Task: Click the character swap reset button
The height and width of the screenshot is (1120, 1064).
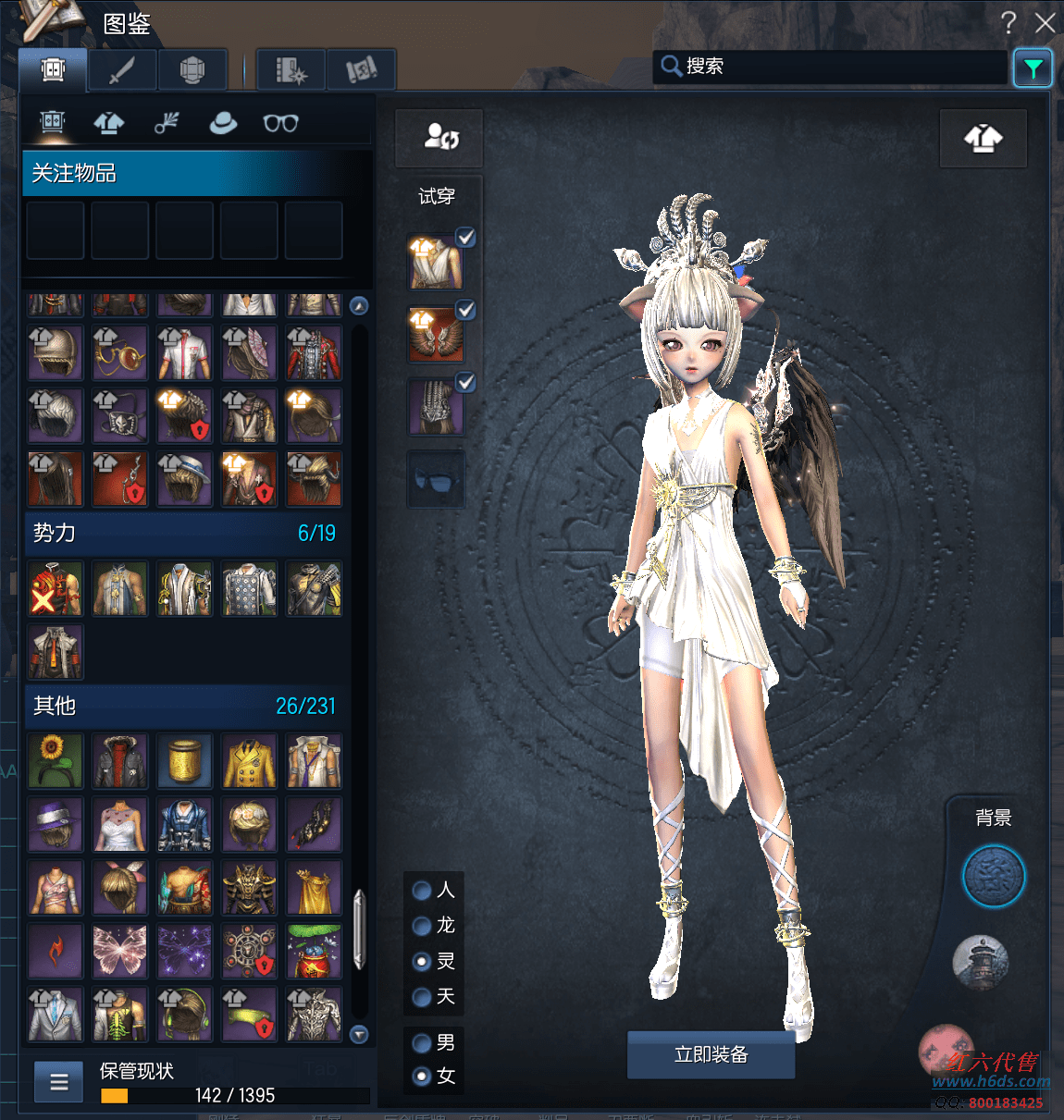Action: (439, 138)
